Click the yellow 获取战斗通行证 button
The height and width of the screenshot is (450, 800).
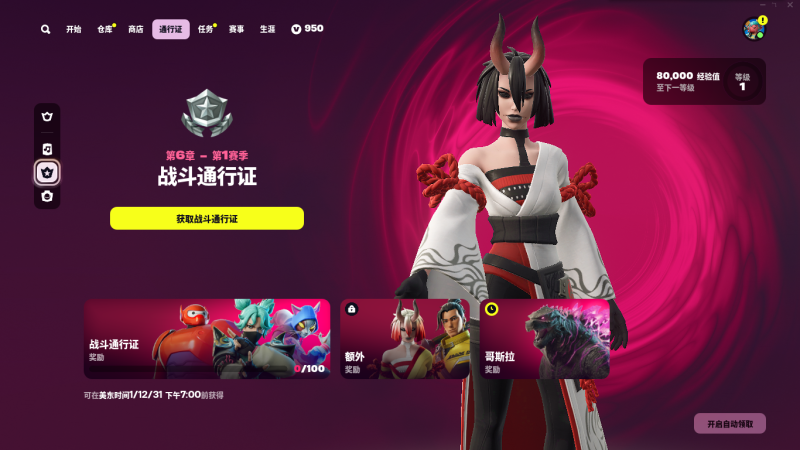[207, 218]
